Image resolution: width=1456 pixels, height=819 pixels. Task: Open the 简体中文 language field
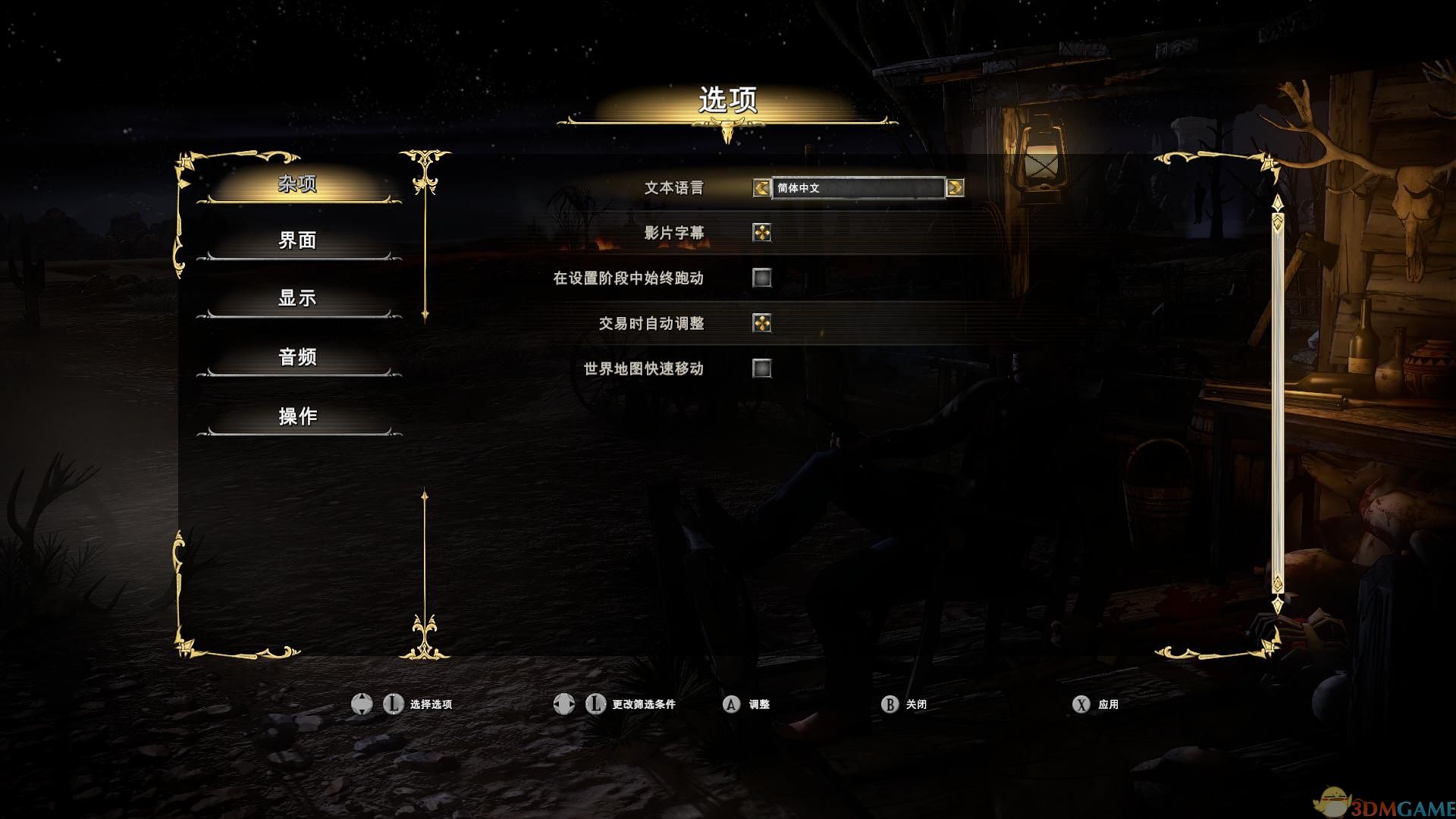[858, 187]
